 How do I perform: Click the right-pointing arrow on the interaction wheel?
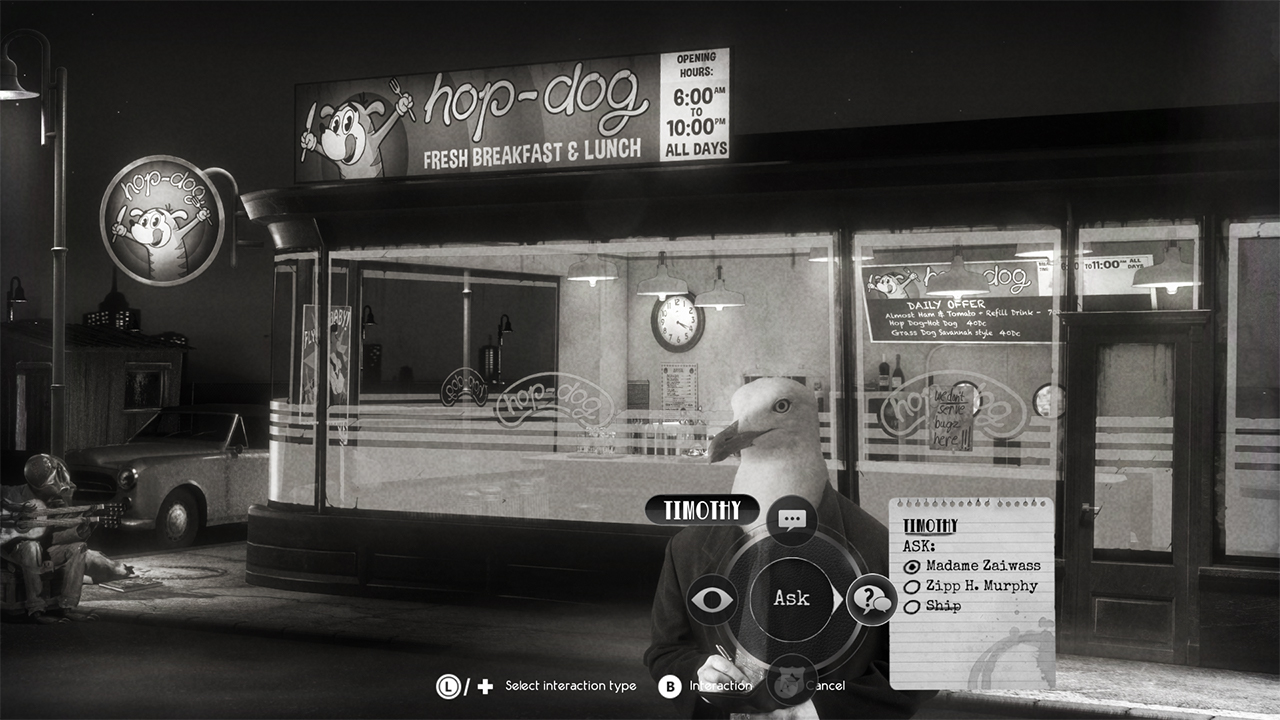pyautogui.click(x=838, y=599)
